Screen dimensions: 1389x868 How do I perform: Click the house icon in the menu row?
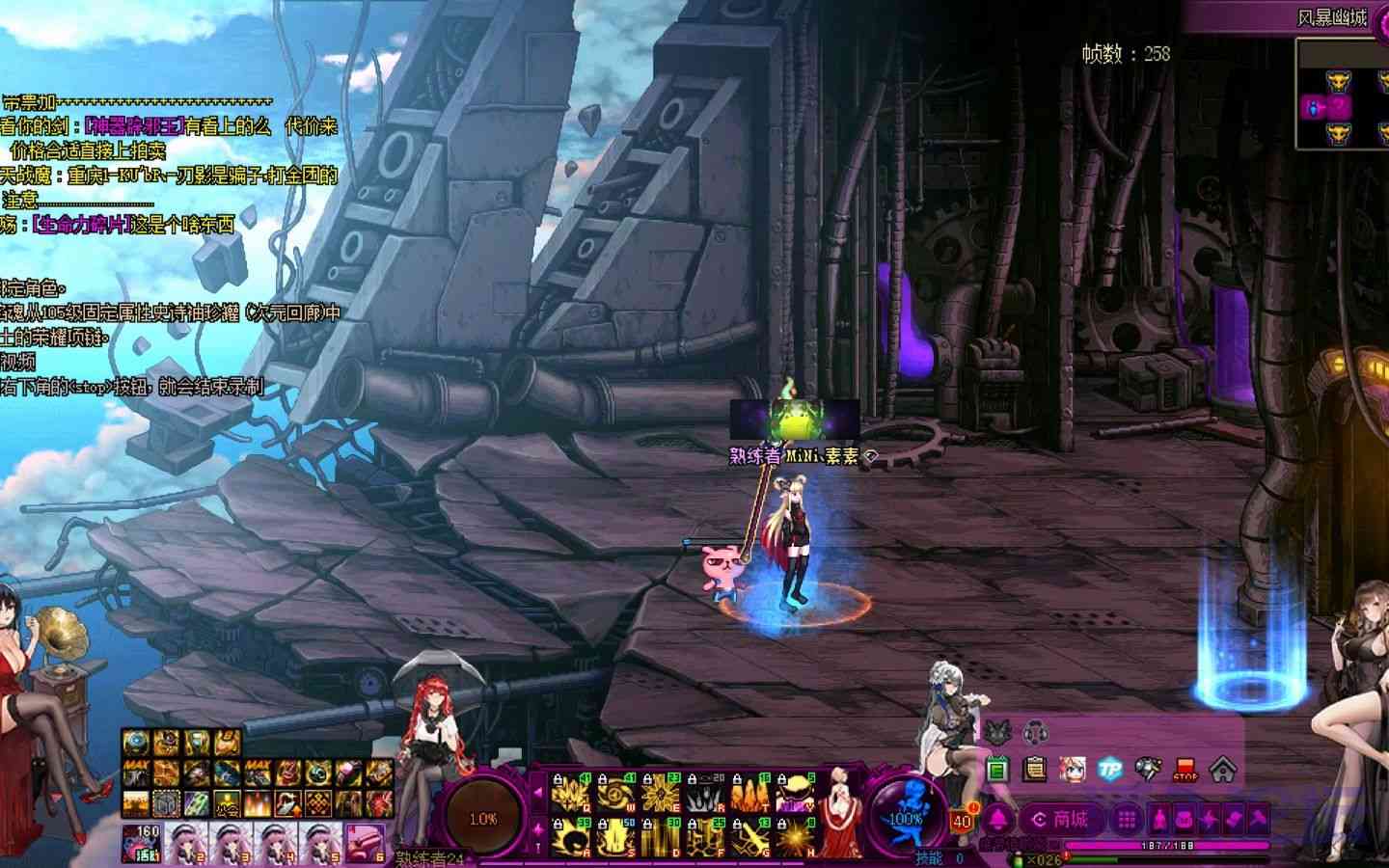click(1223, 770)
